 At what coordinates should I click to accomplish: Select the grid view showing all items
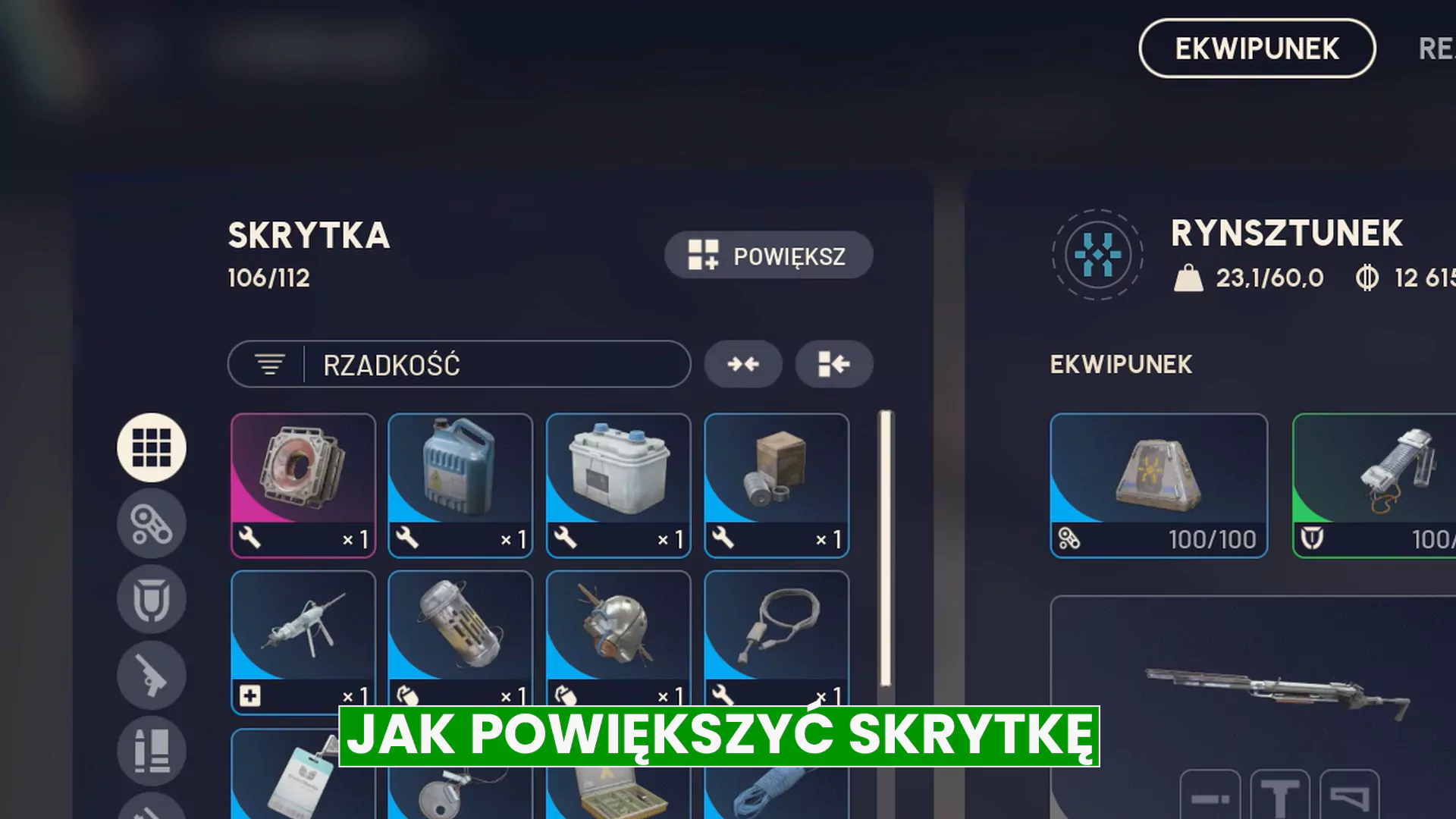click(151, 447)
